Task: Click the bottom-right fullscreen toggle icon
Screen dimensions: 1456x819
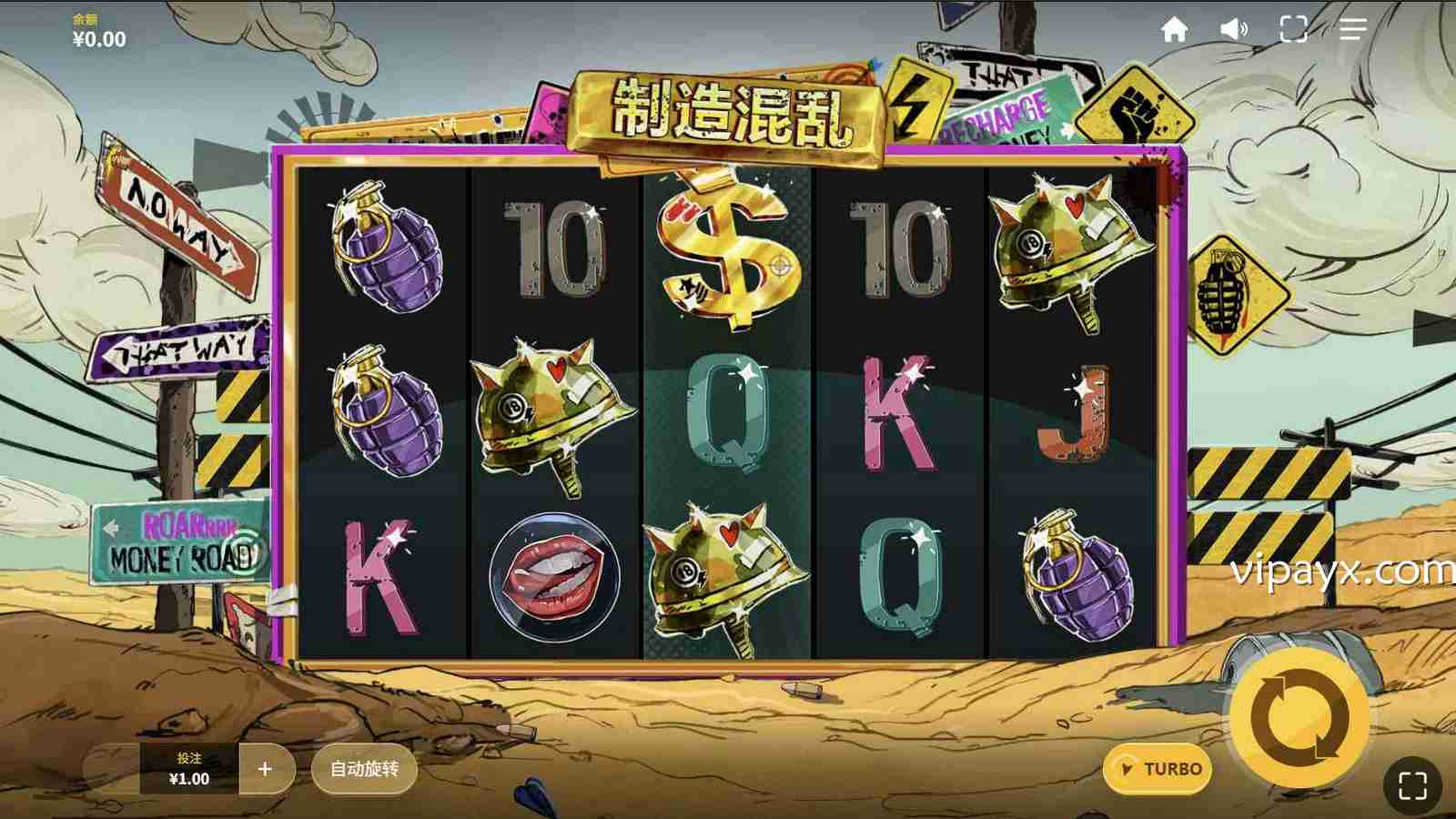Action: (1410, 784)
